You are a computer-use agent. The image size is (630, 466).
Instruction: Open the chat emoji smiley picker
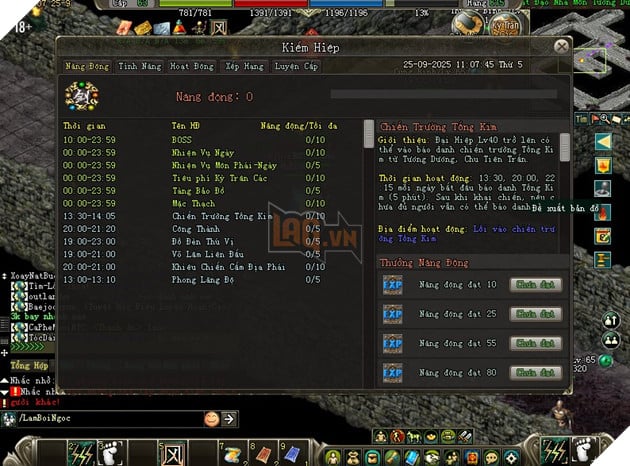(211, 419)
